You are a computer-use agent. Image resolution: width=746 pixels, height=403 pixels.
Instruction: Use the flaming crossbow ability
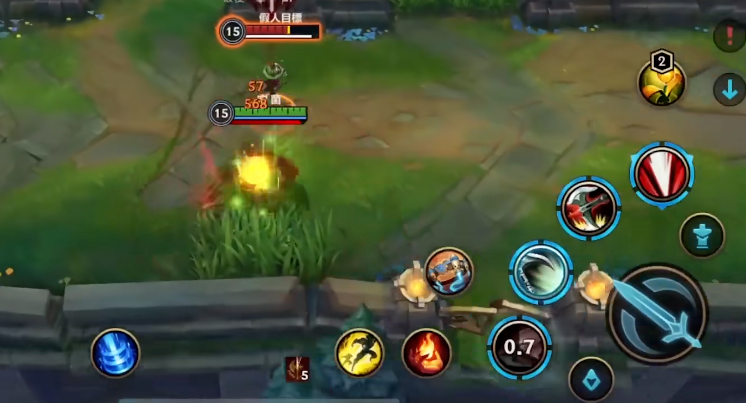coord(588,208)
